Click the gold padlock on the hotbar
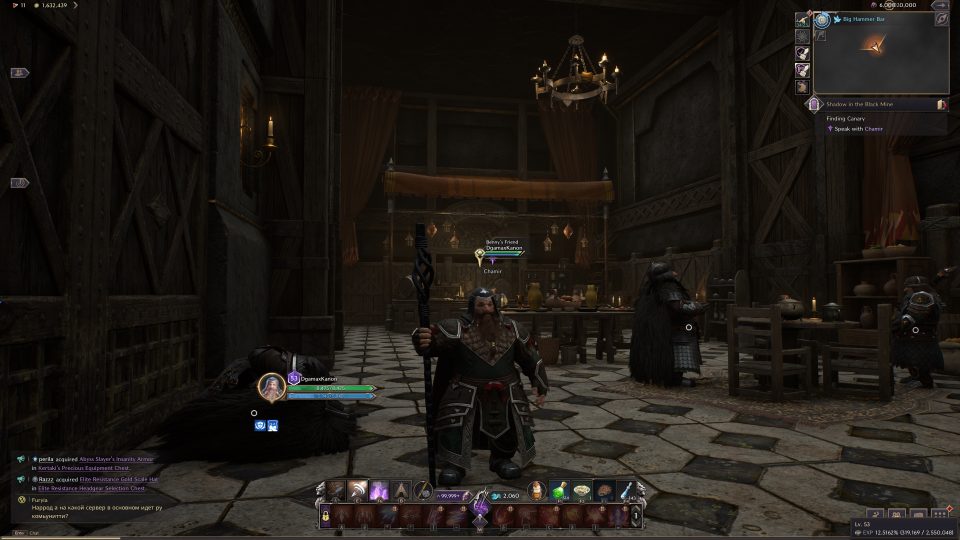The height and width of the screenshot is (540, 960). coord(324,515)
